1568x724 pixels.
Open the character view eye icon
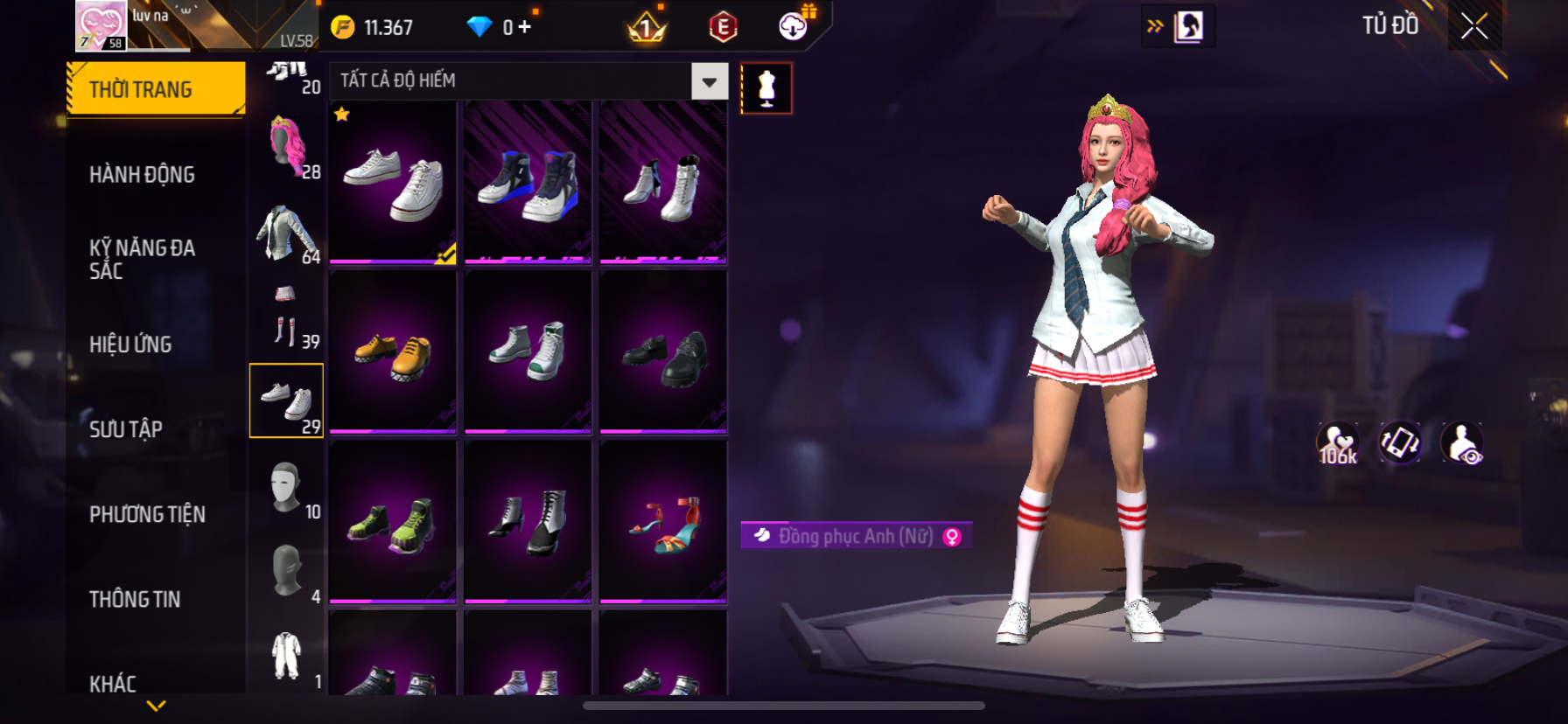(x=1462, y=443)
